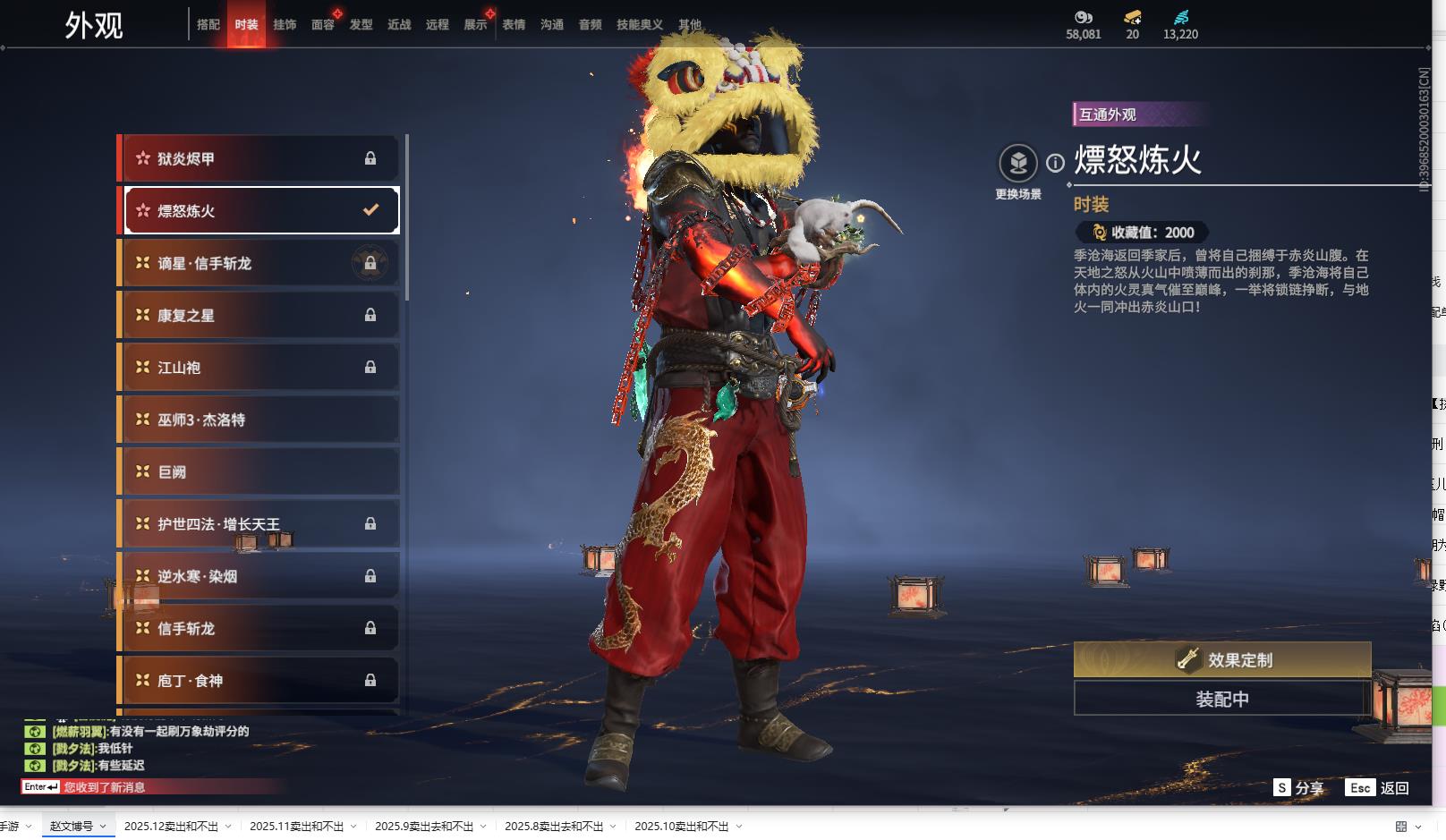Share the outfit with 分享
The width and height of the screenshot is (1446, 840).
tap(1299, 787)
